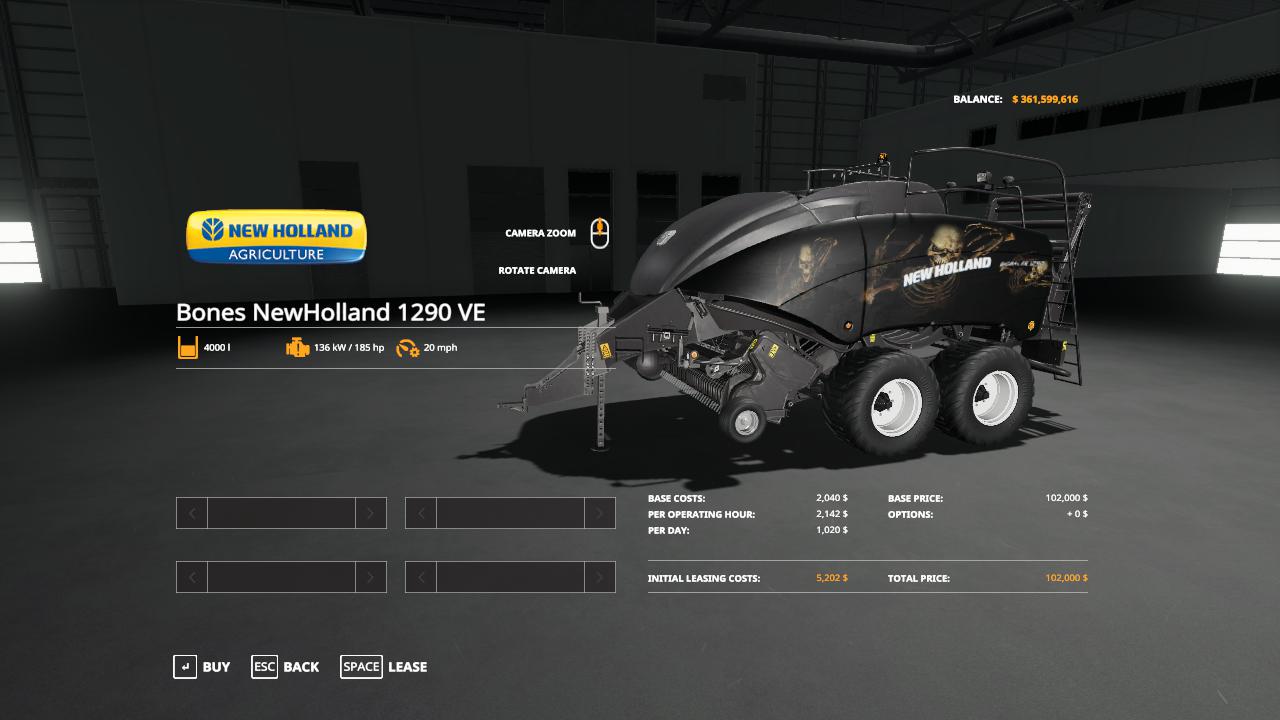
Task: Go back using the BACK button
Action: (286, 667)
